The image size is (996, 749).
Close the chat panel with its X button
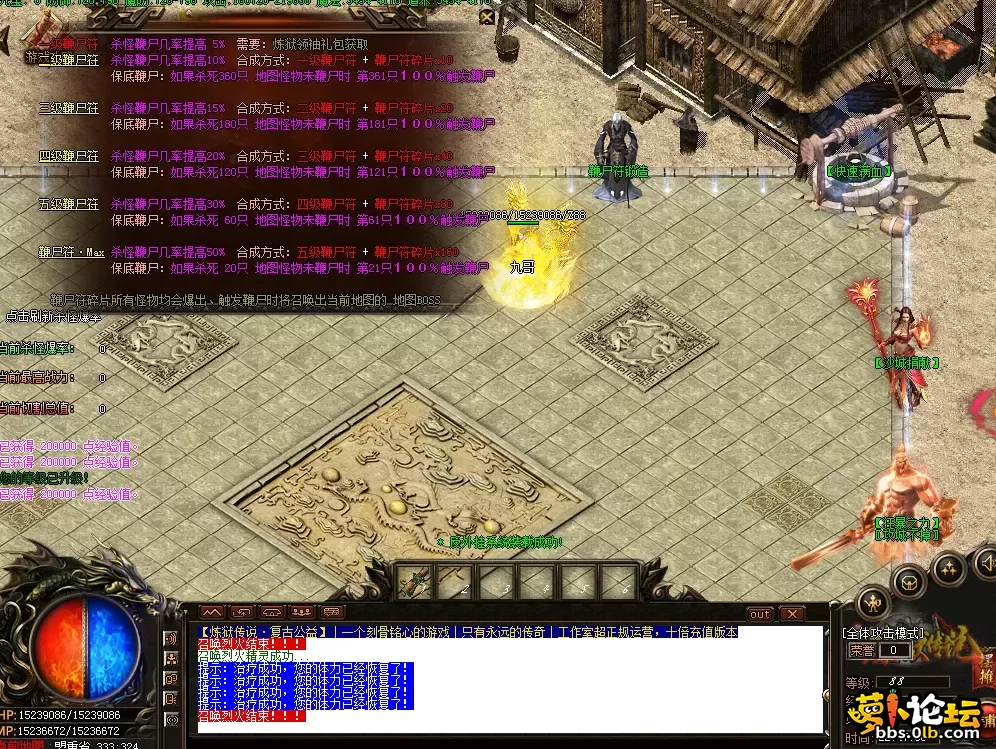pyautogui.click(x=792, y=613)
